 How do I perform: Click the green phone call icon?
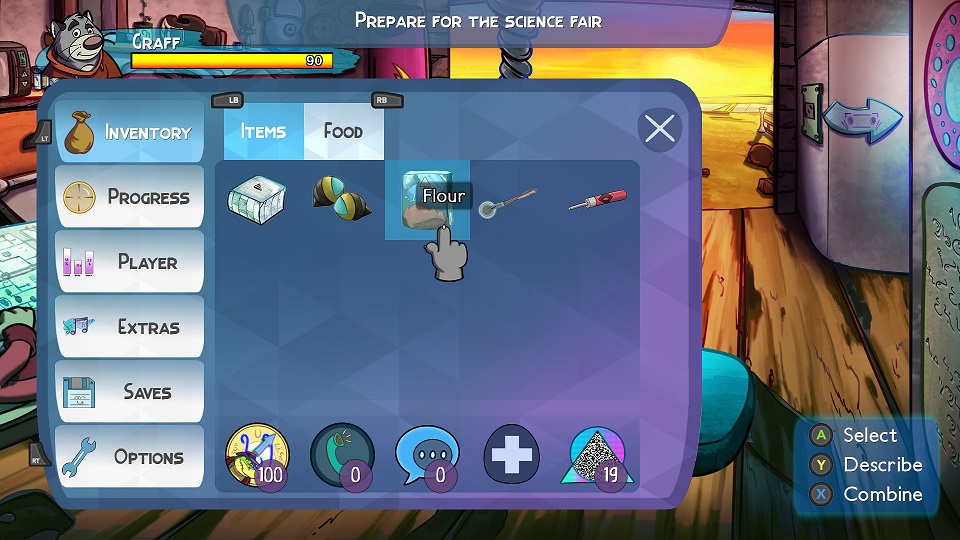342,457
